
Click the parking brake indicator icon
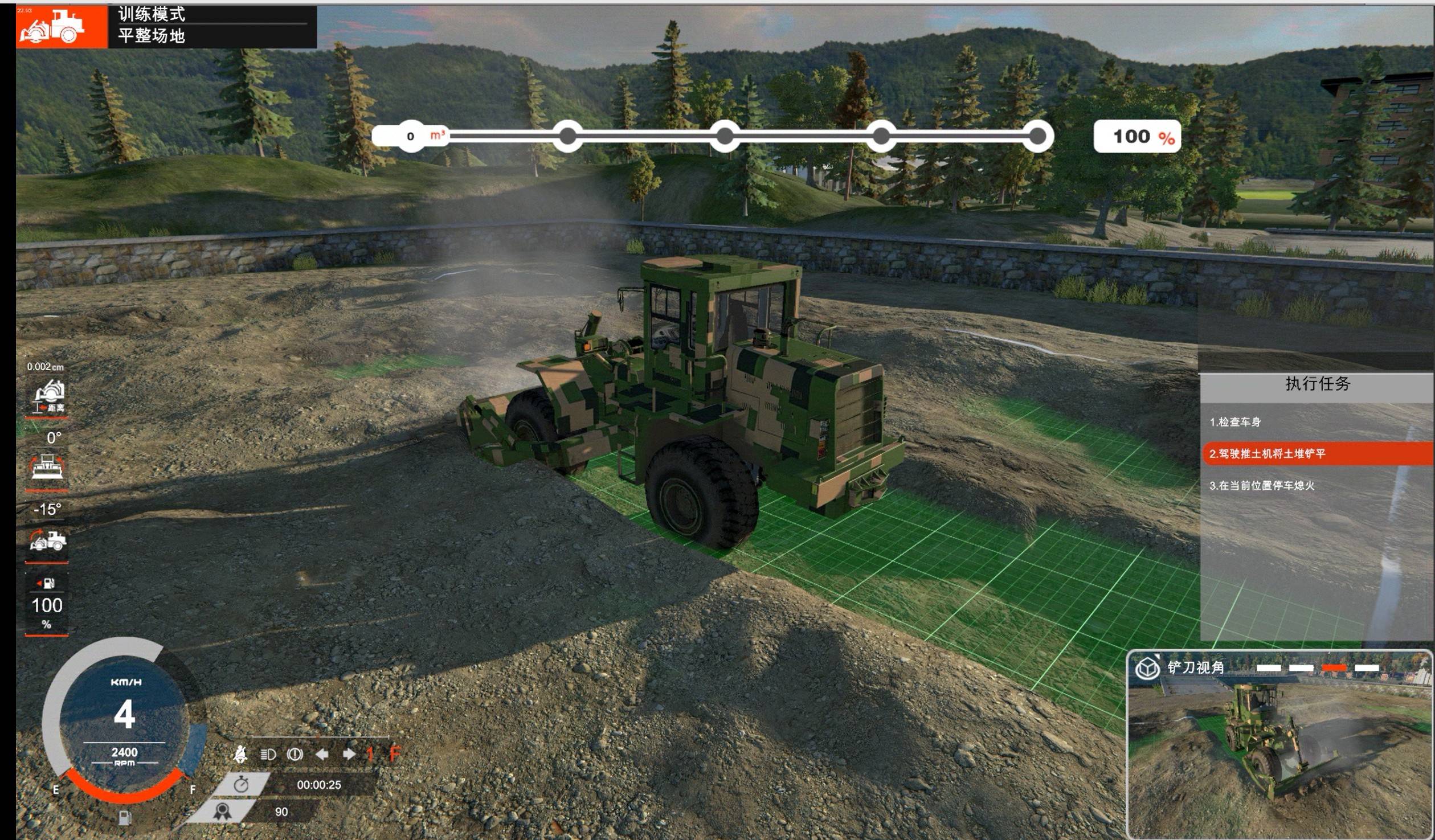point(295,755)
